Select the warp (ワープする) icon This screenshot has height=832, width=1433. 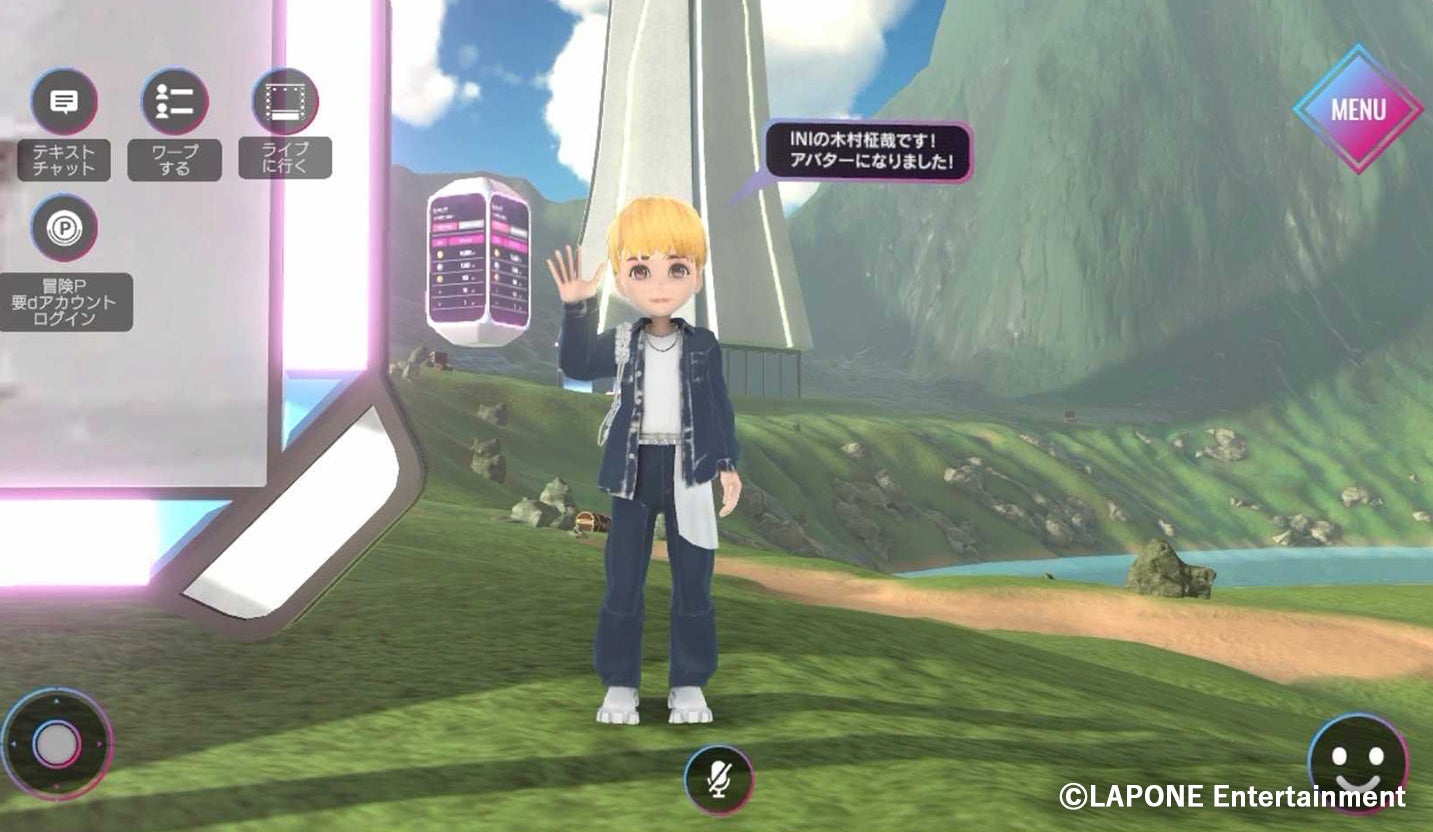pyautogui.click(x=175, y=102)
